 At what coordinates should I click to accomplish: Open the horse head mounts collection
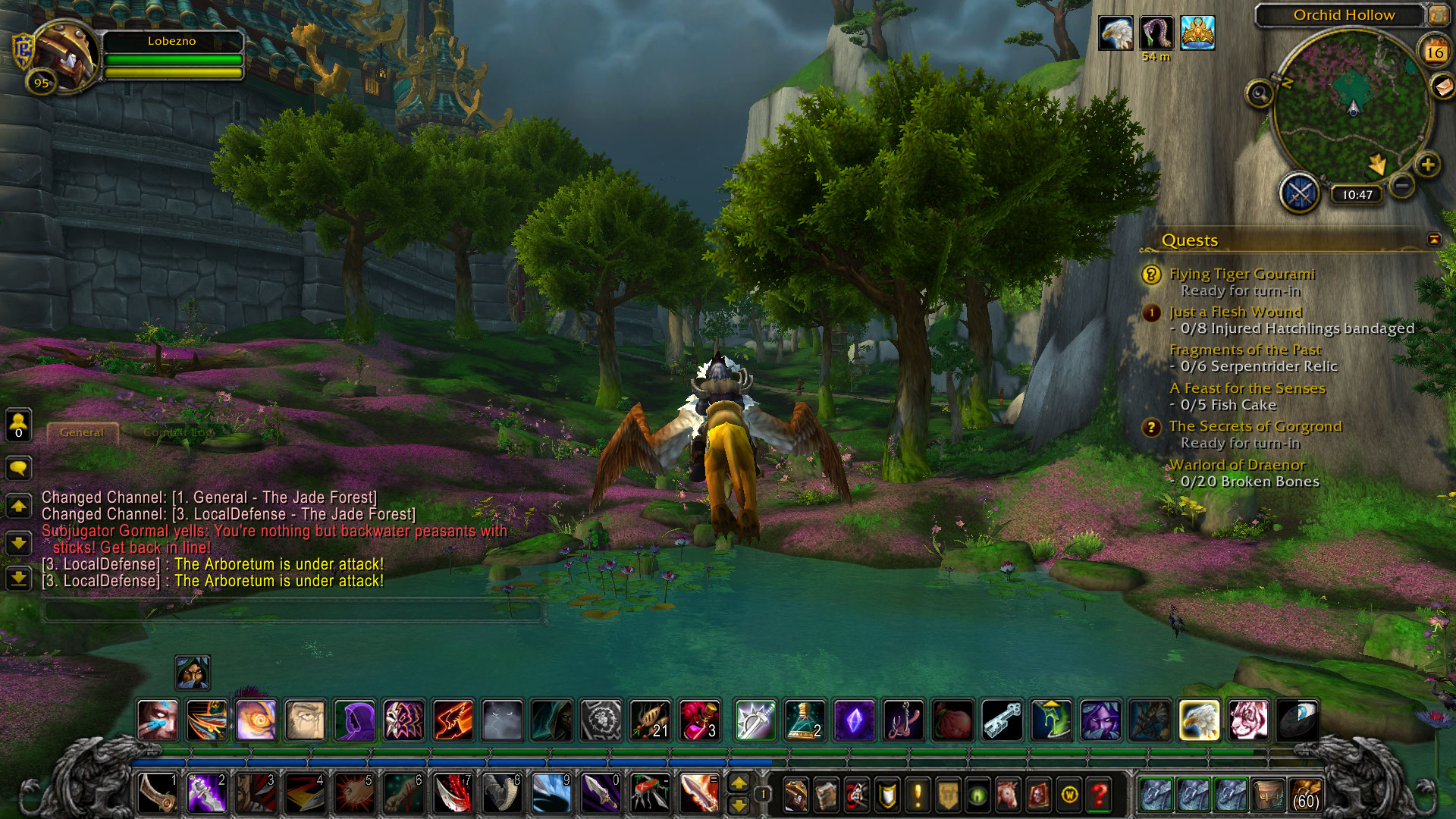coord(1008,795)
